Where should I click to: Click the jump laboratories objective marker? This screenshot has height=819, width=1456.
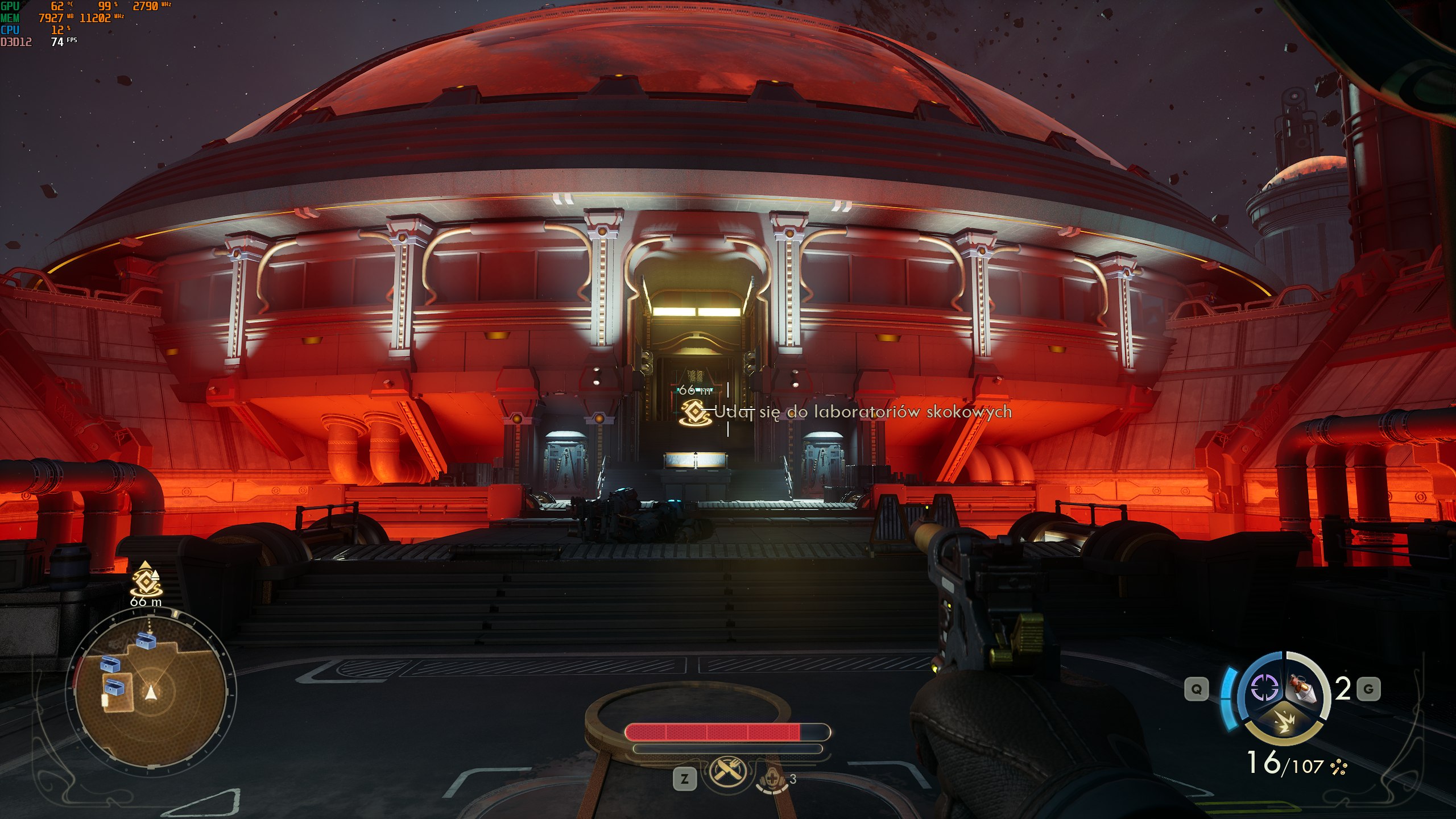(695, 411)
